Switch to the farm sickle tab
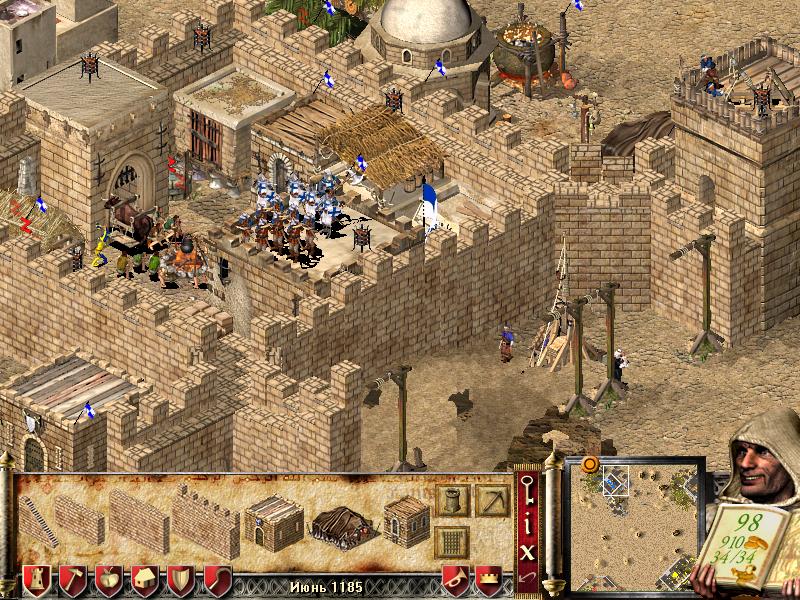 [x=217, y=580]
